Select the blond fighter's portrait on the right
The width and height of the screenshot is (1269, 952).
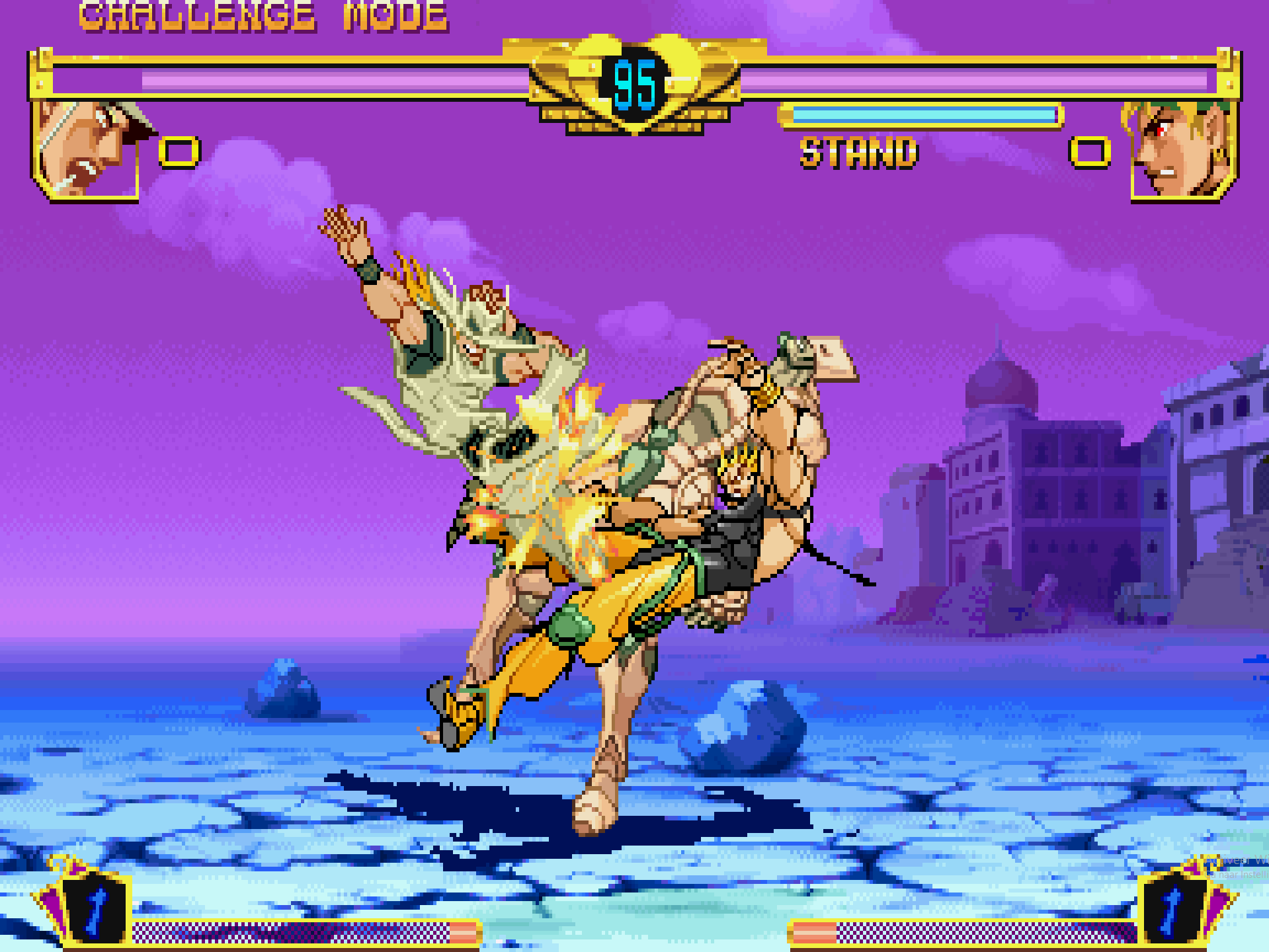click(x=1182, y=149)
